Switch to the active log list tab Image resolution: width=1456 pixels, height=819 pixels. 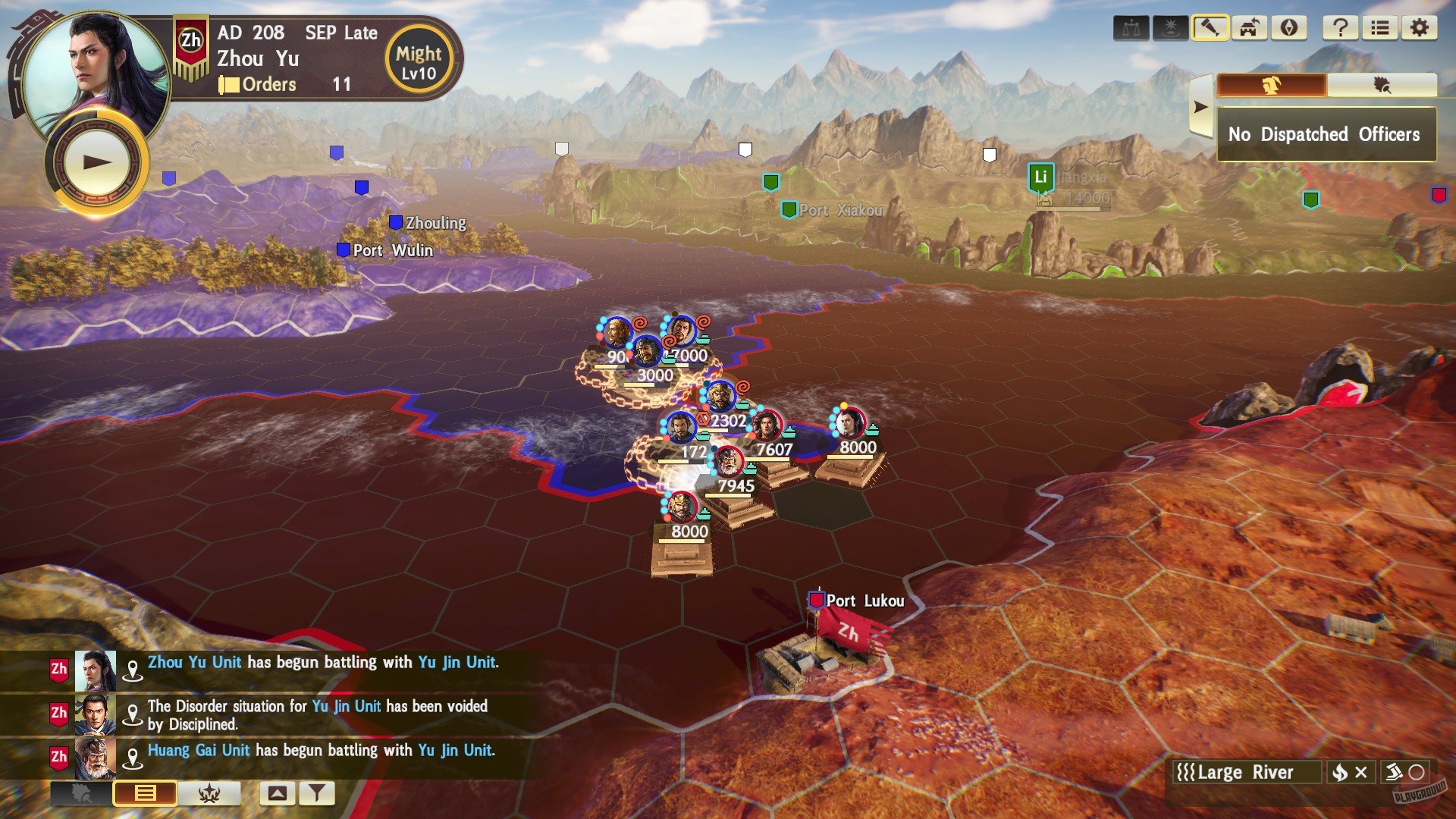(144, 793)
